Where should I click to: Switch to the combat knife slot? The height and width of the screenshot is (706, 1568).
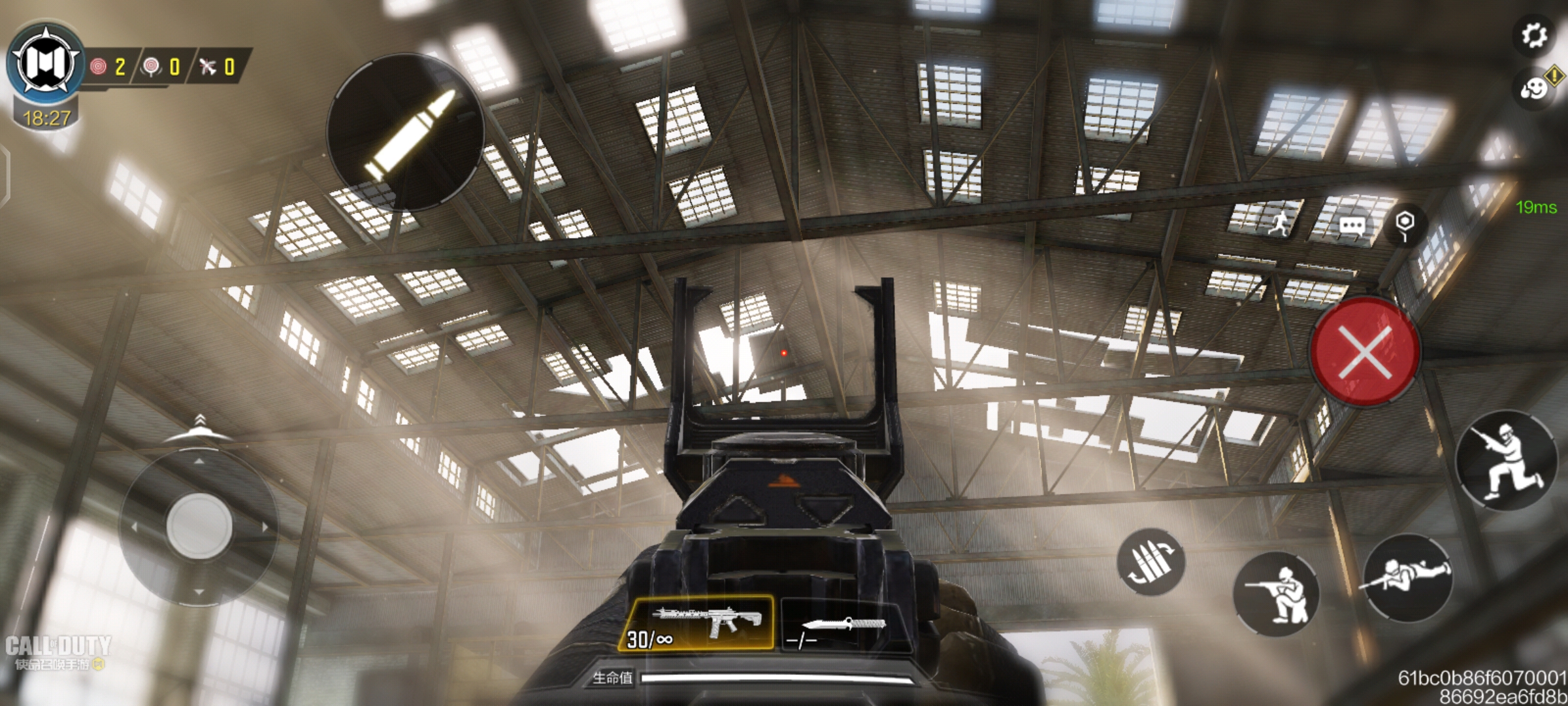pyautogui.click(x=841, y=626)
